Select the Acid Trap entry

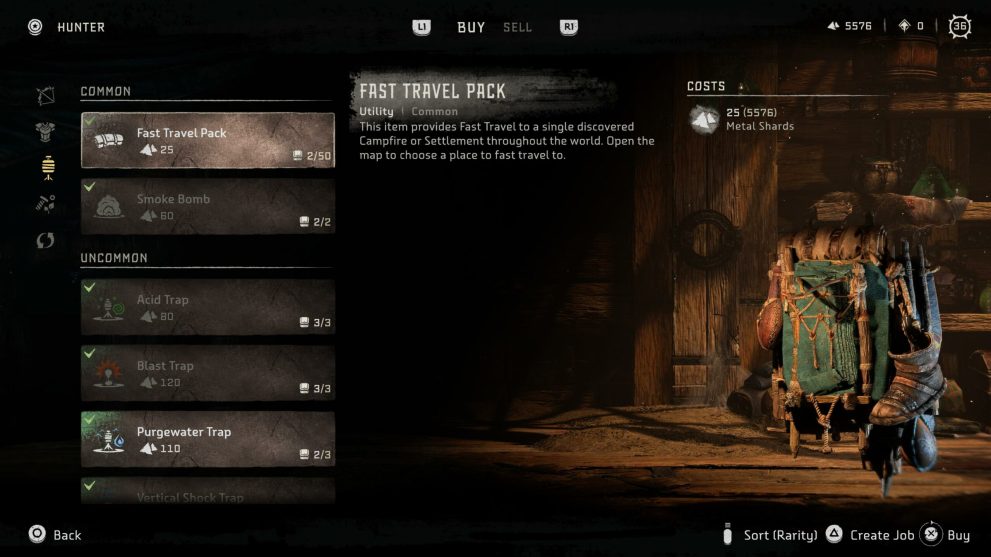[x=207, y=306]
